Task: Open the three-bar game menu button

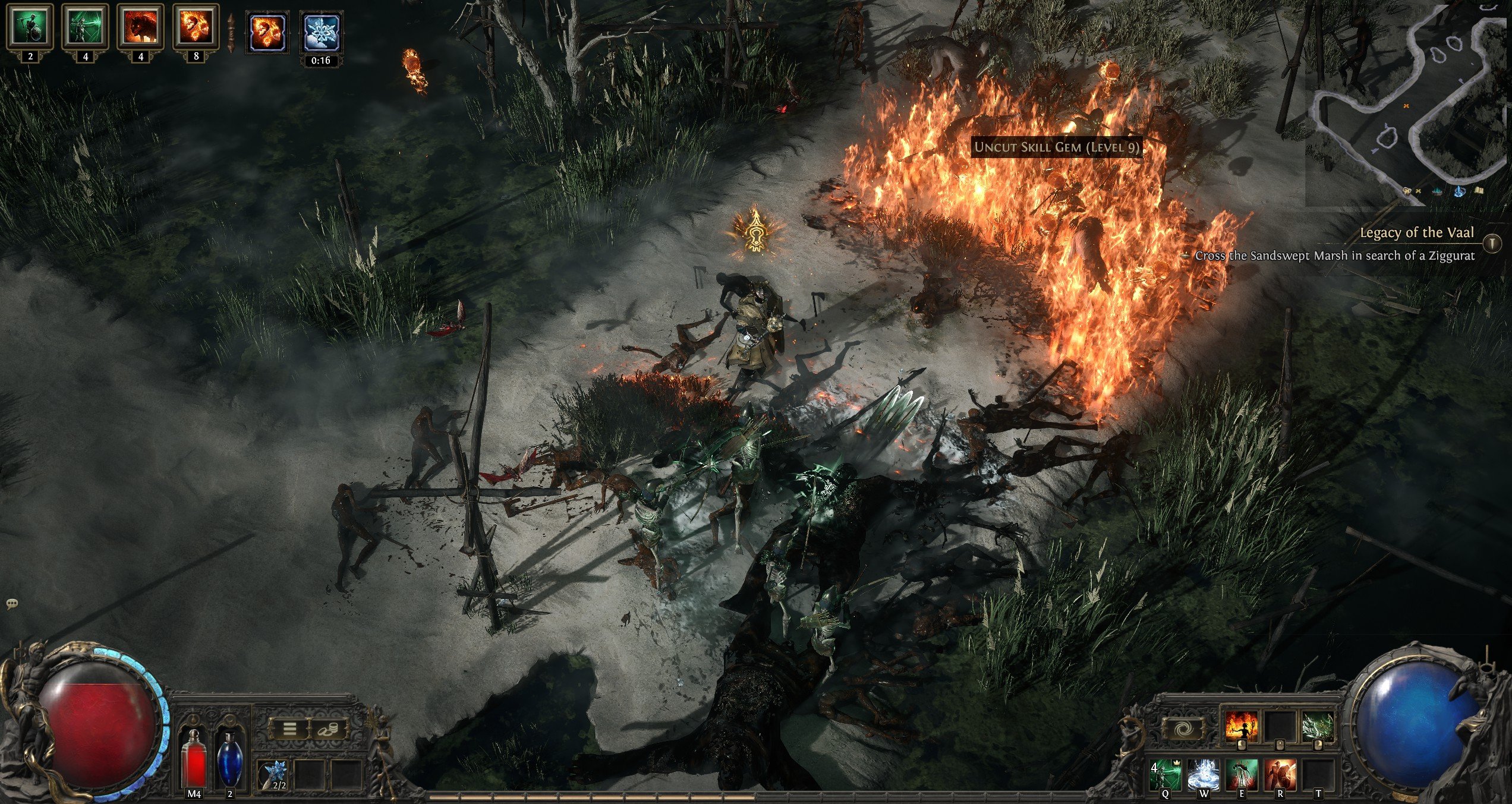Action: pos(289,728)
